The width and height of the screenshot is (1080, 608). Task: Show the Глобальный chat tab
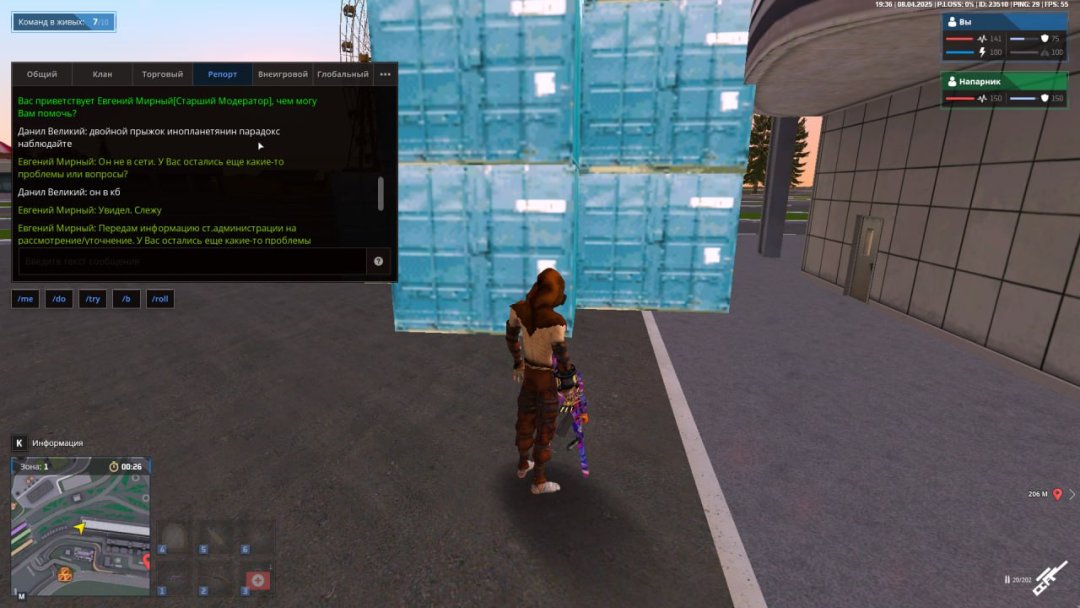pos(342,74)
